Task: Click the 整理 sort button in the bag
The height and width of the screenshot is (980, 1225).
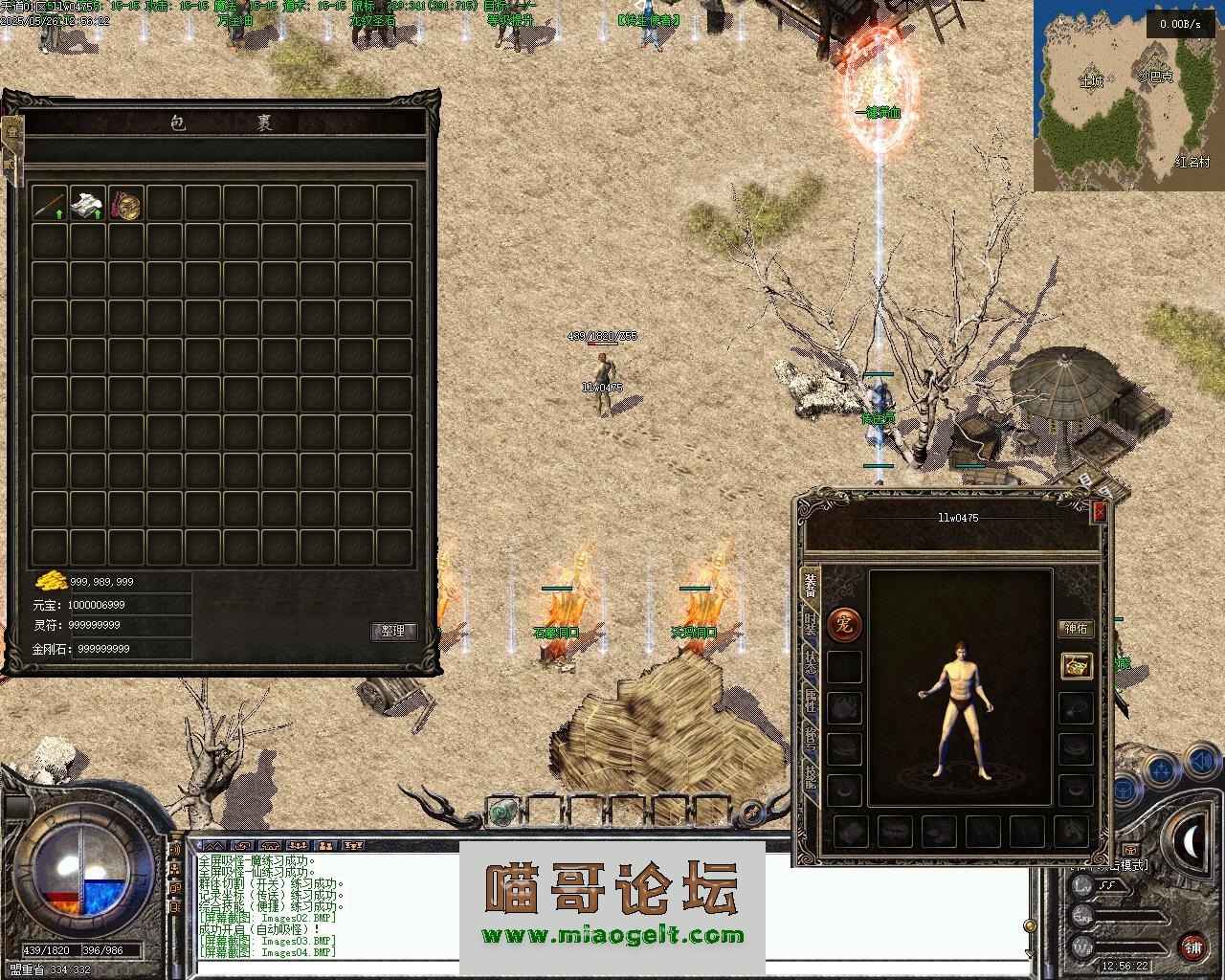Action: 393,632
